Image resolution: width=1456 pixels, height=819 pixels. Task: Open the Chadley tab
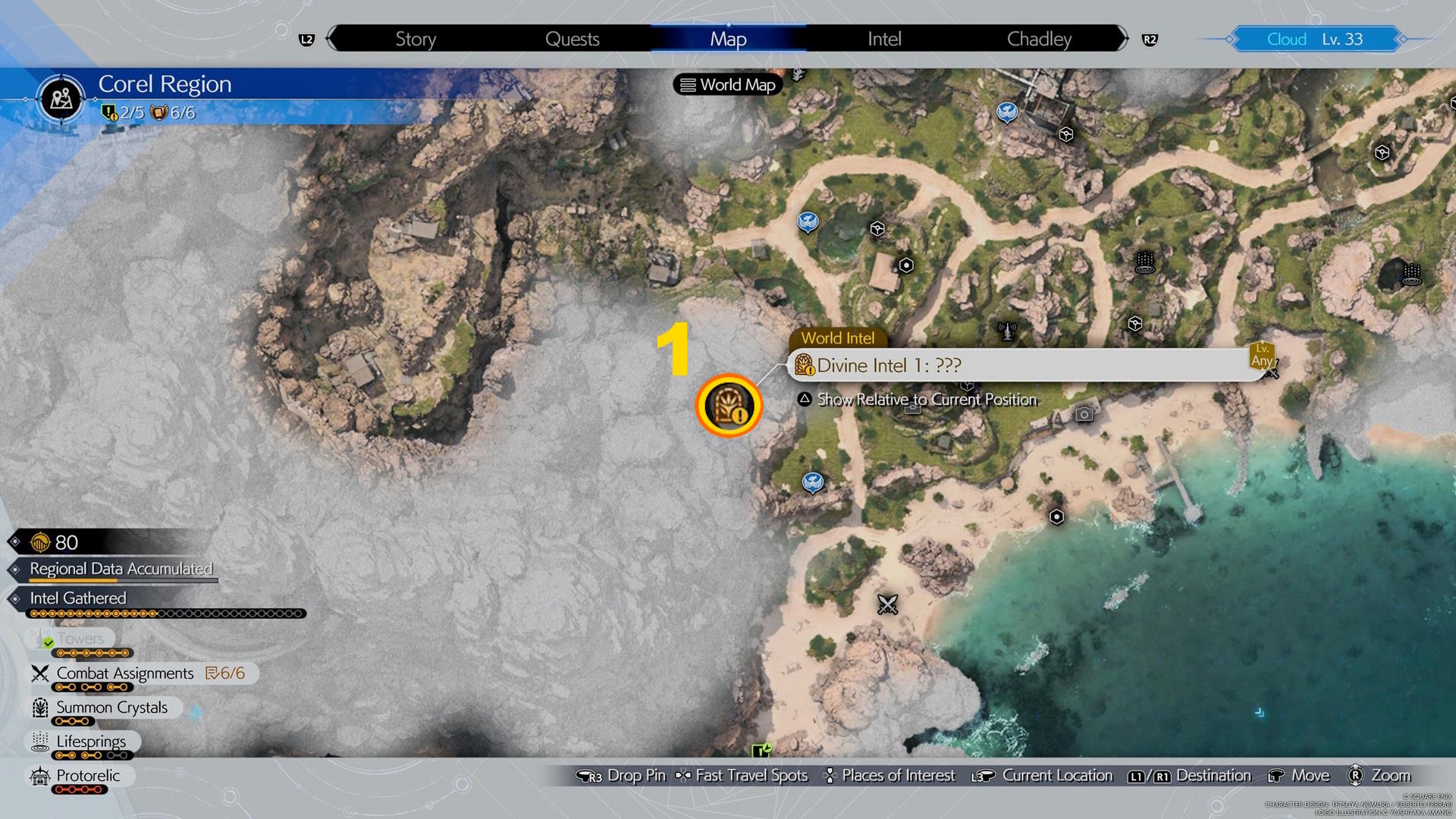(1039, 39)
